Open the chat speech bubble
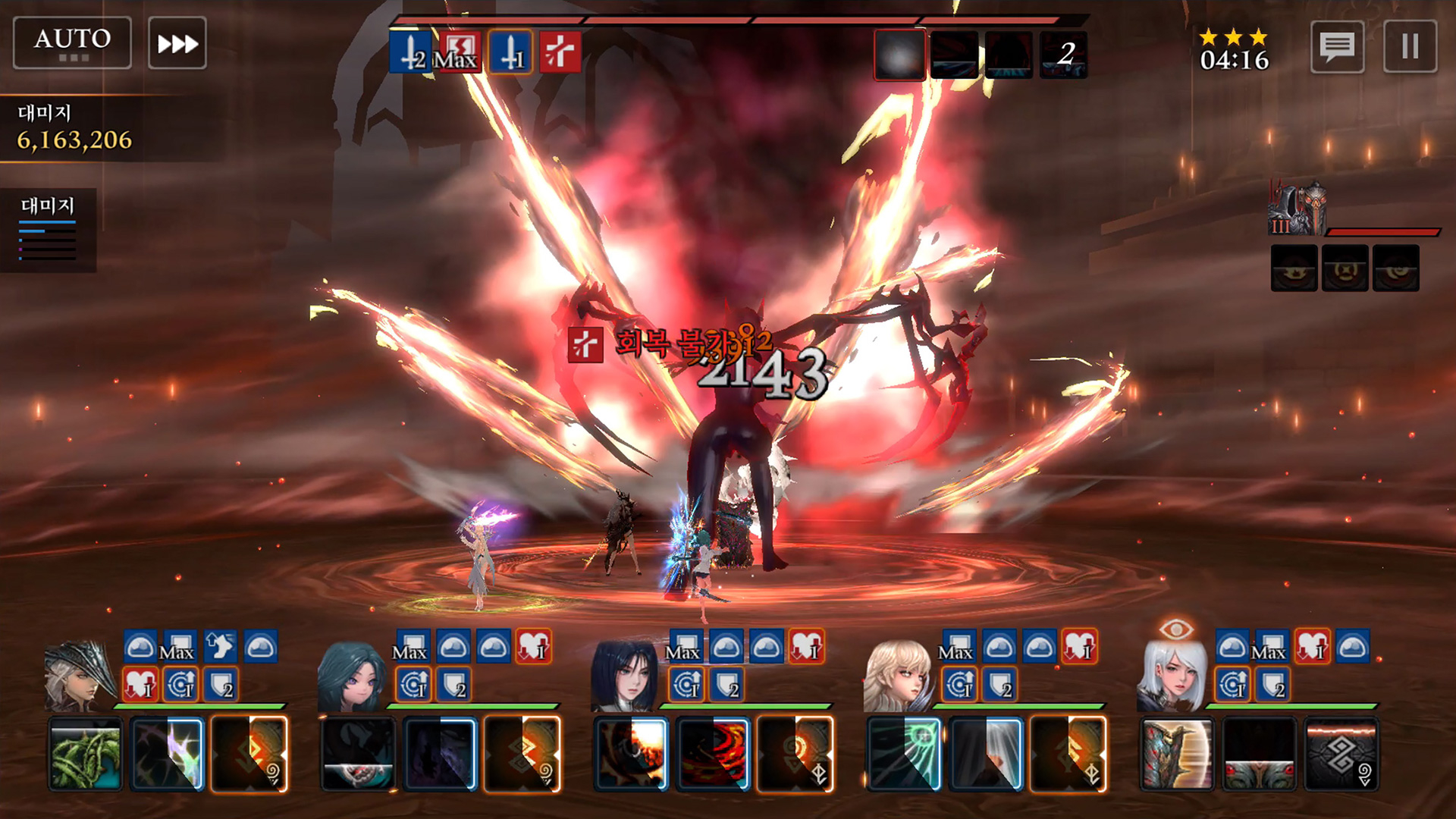The width and height of the screenshot is (1456, 819). (1337, 46)
